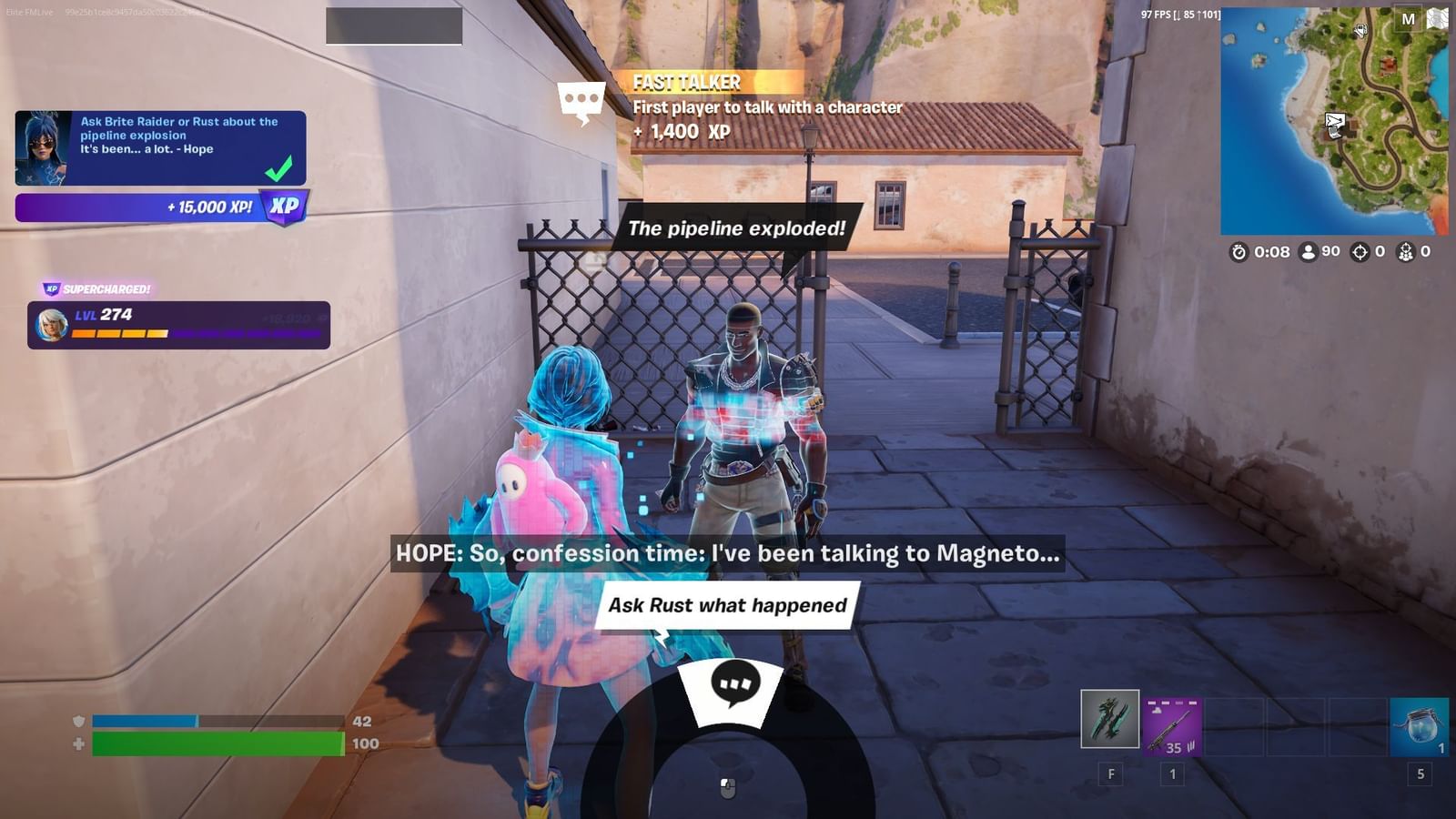Click the eliminations crosshair icon
Viewport: 1456px width, 819px height.
(x=1360, y=252)
